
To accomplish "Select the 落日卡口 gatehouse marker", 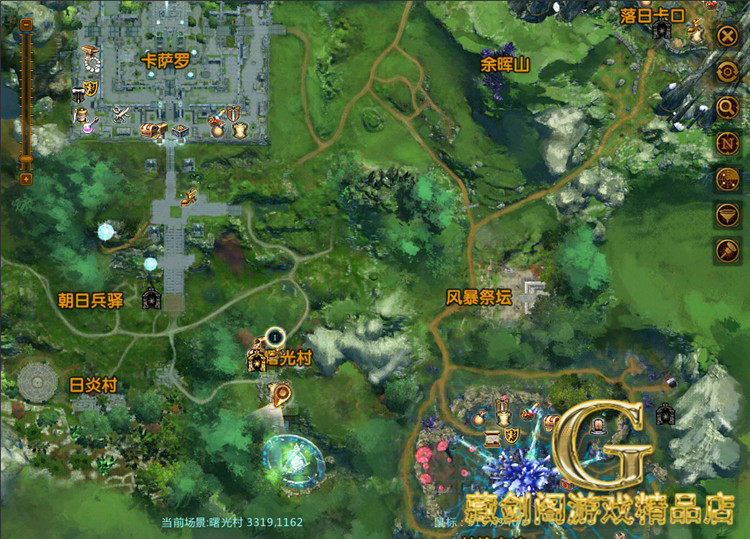I will pos(661,30).
